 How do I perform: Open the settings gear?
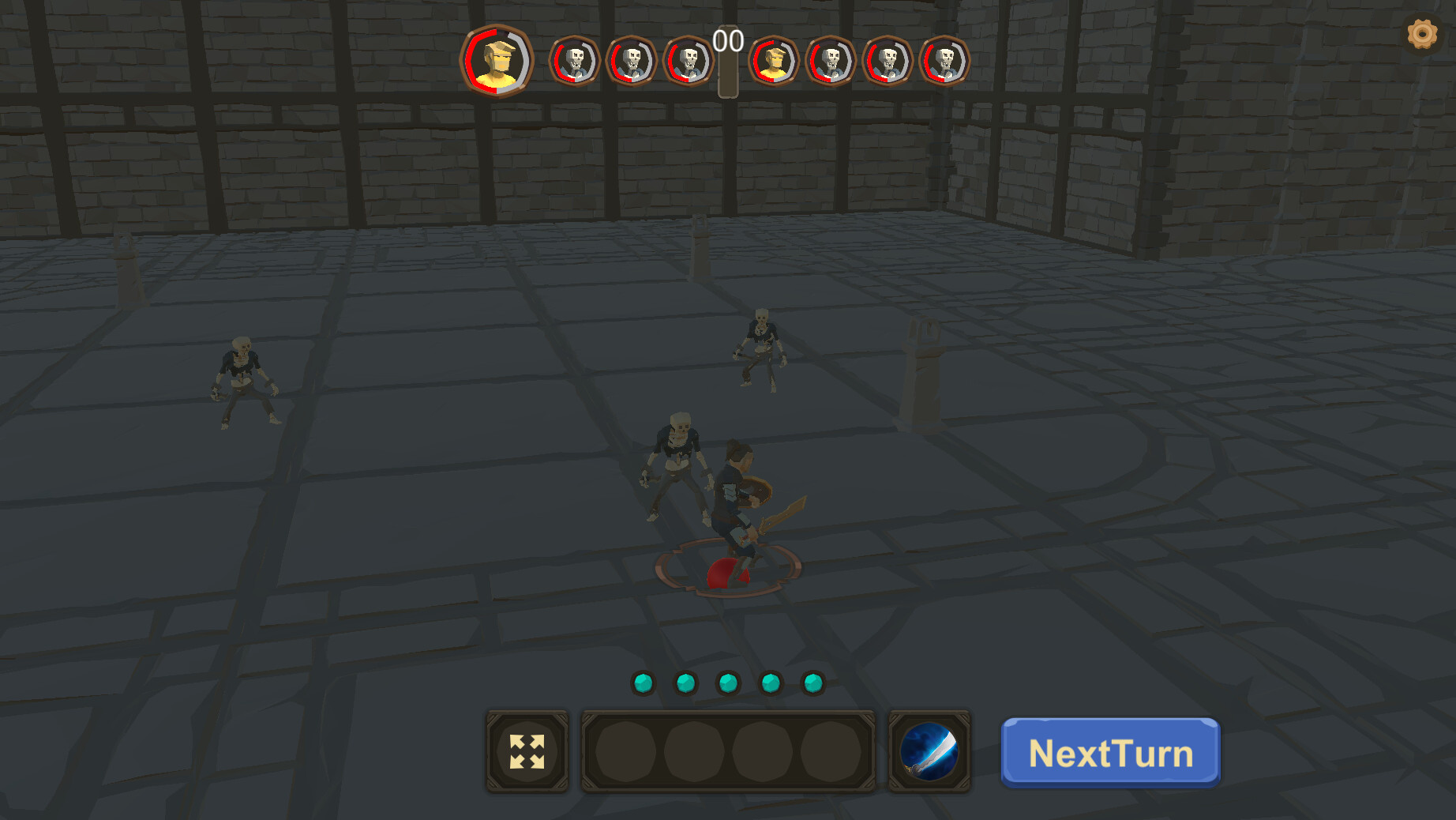[x=1422, y=33]
